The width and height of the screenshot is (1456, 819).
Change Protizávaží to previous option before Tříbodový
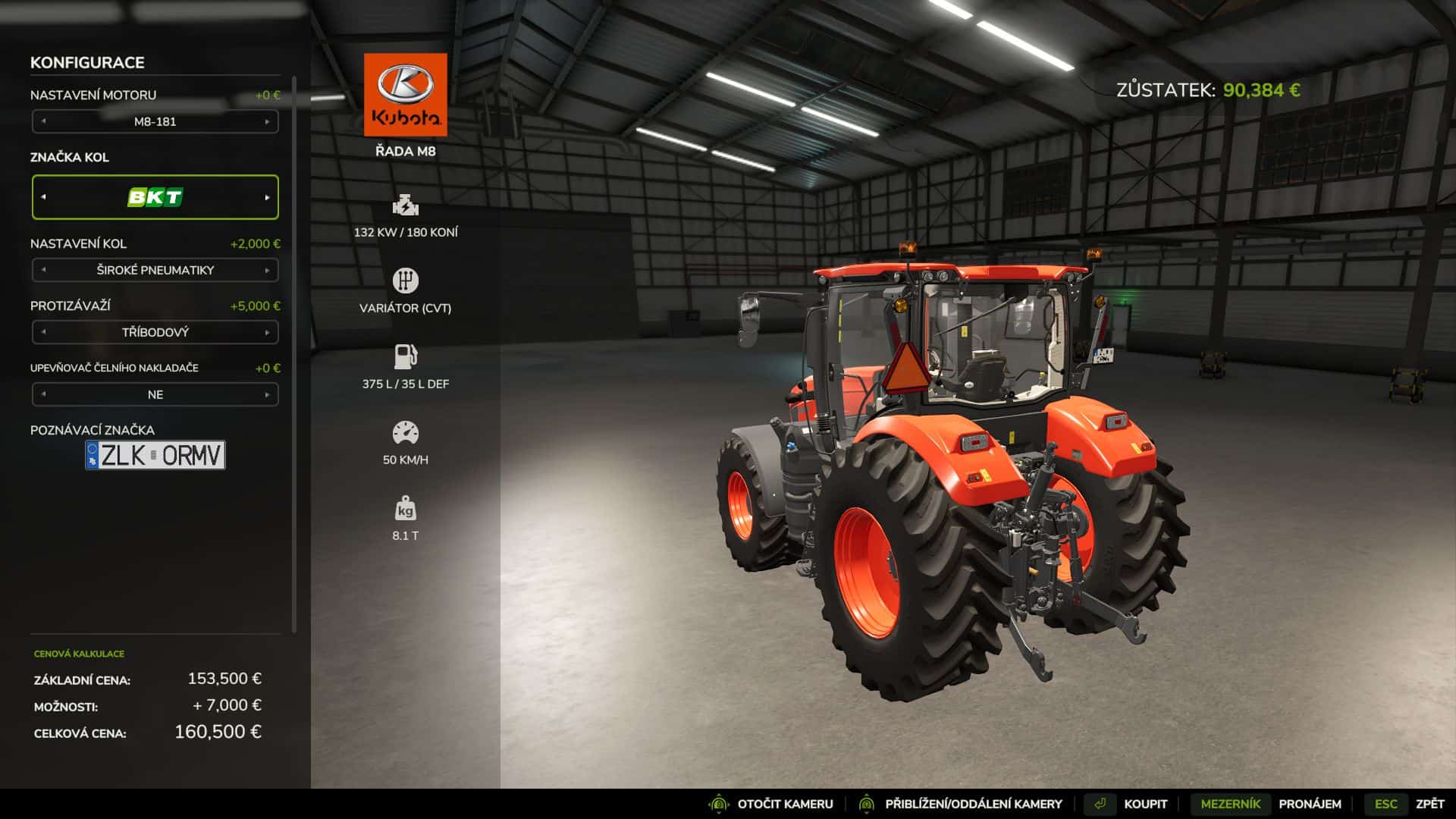tap(43, 332)
